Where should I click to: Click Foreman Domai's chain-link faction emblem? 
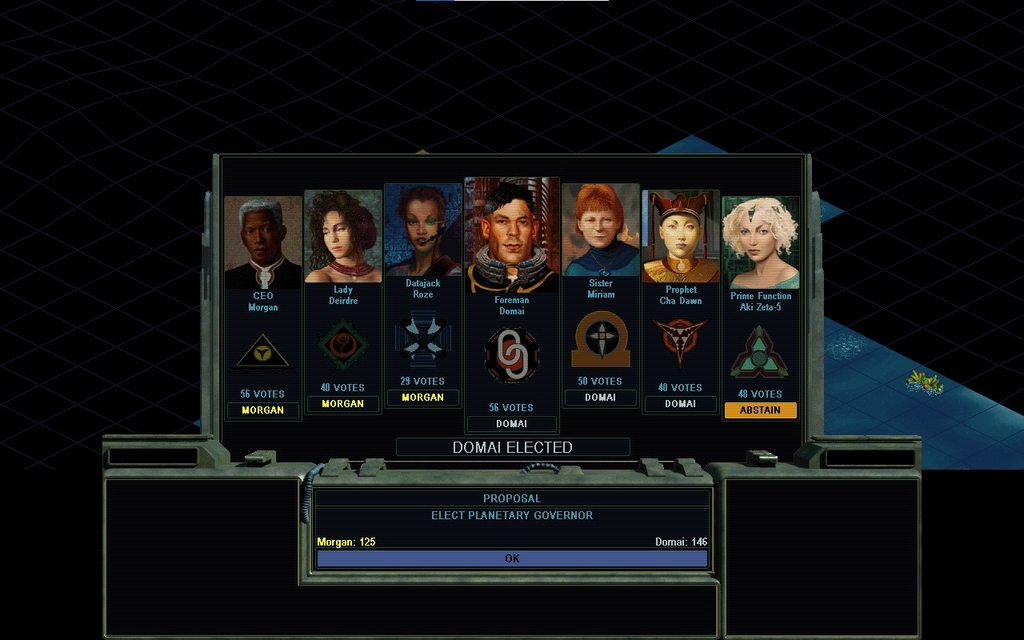[511, 355]
